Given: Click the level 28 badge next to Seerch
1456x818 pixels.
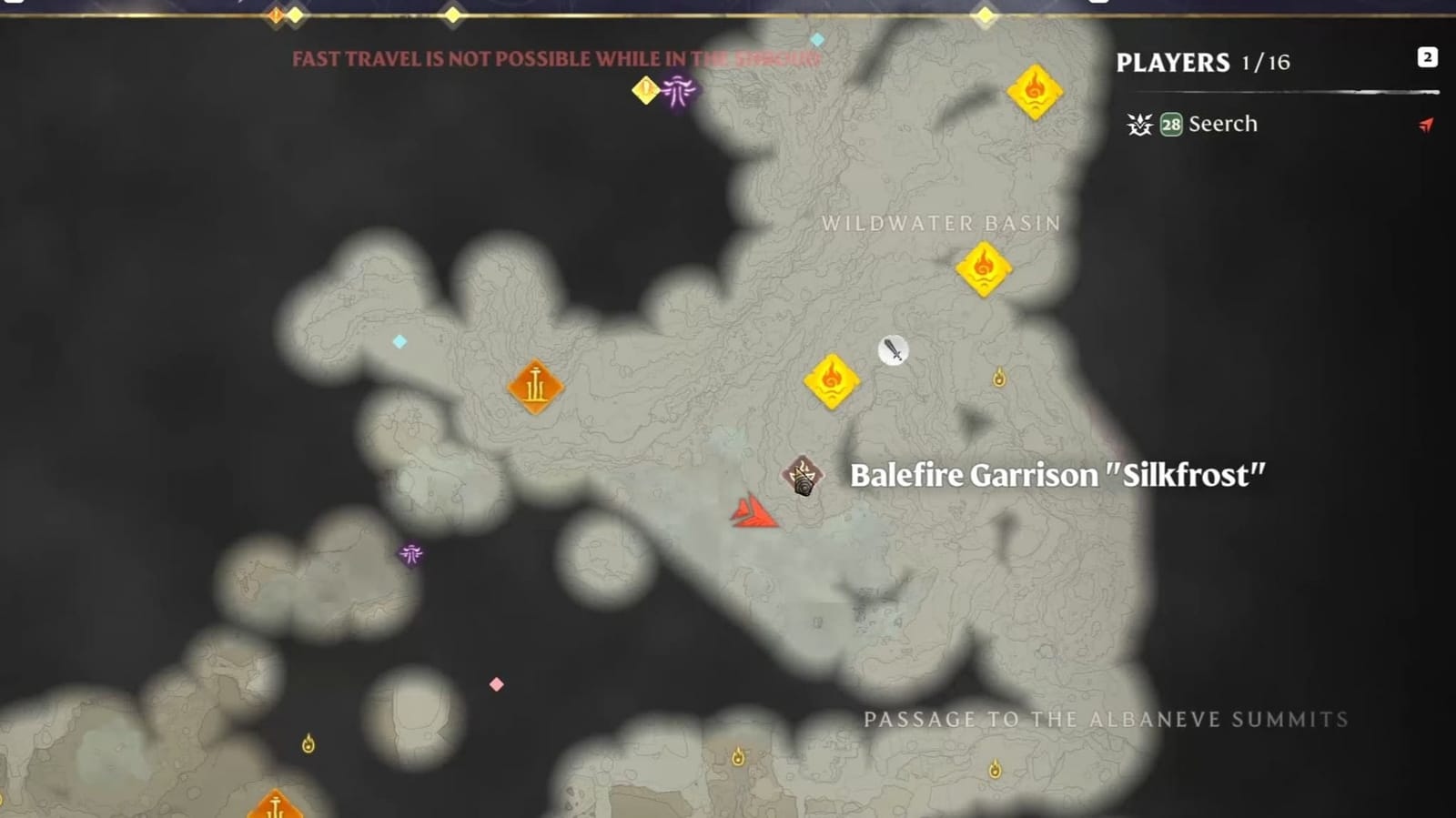Looking at the screenshot, I should [1170, 124].
